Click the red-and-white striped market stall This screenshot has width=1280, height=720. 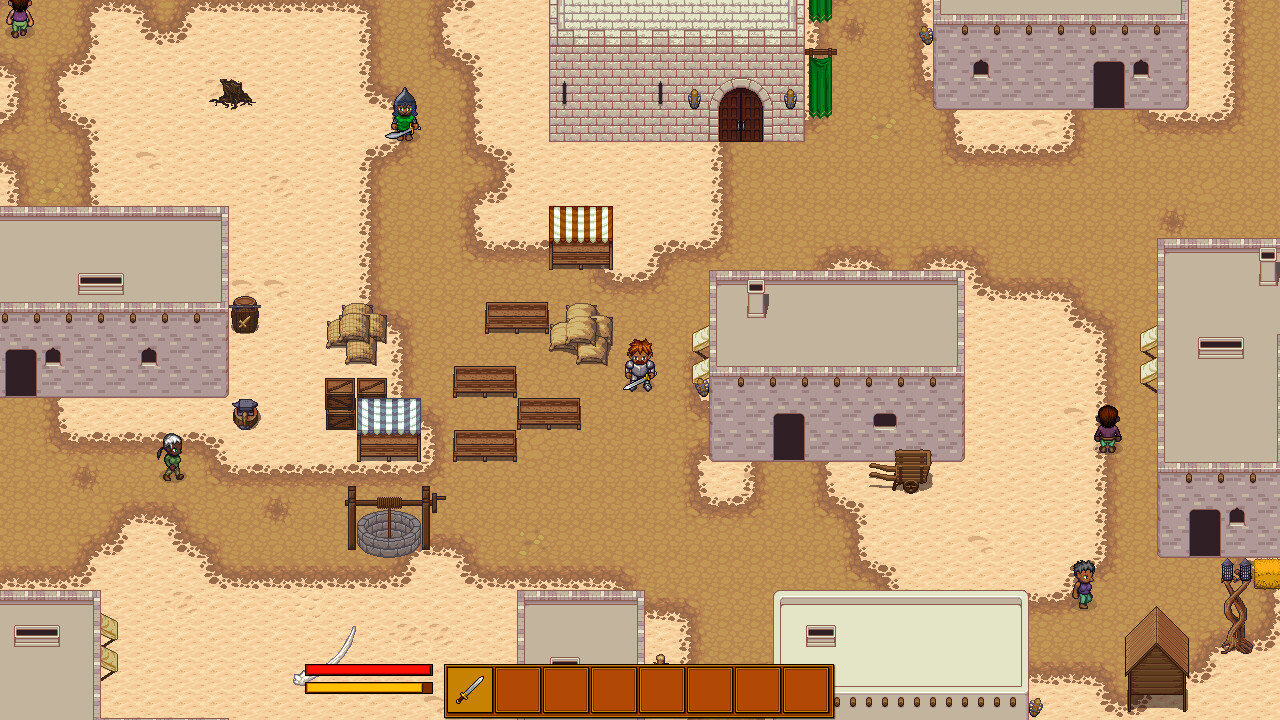click(x=580, y=235)
